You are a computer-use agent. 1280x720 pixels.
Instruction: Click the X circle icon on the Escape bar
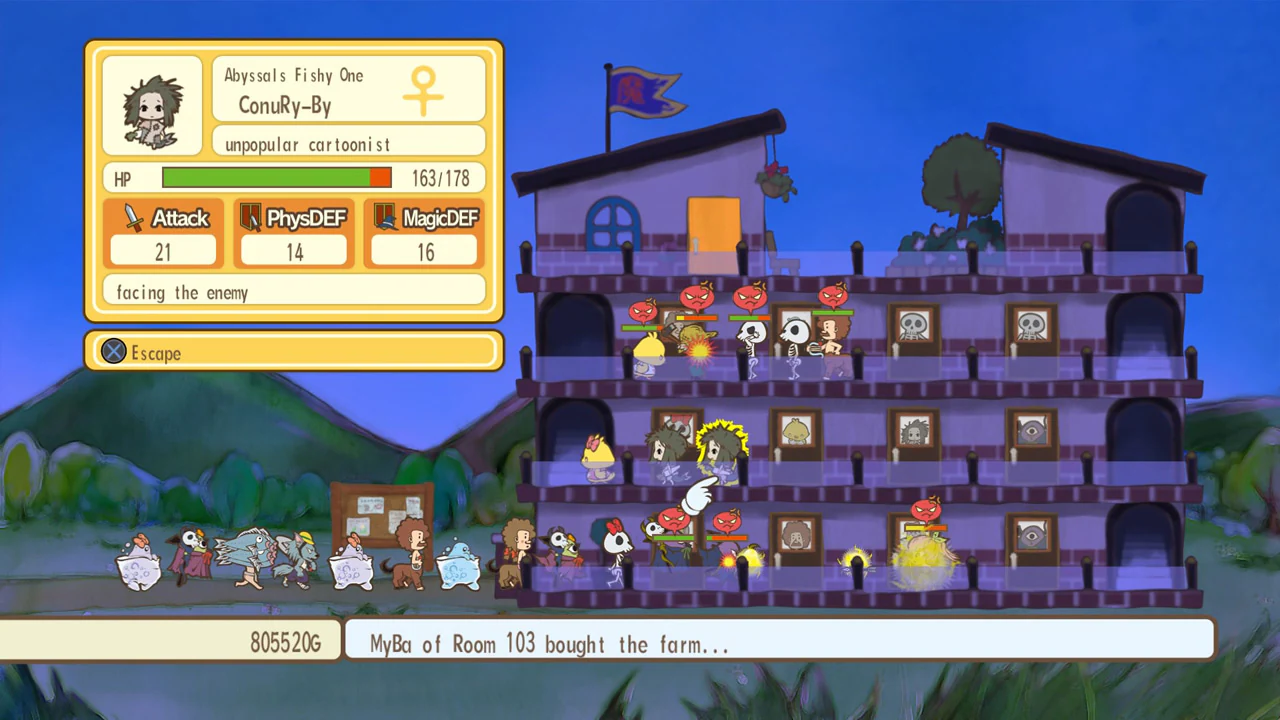point(113,352)
